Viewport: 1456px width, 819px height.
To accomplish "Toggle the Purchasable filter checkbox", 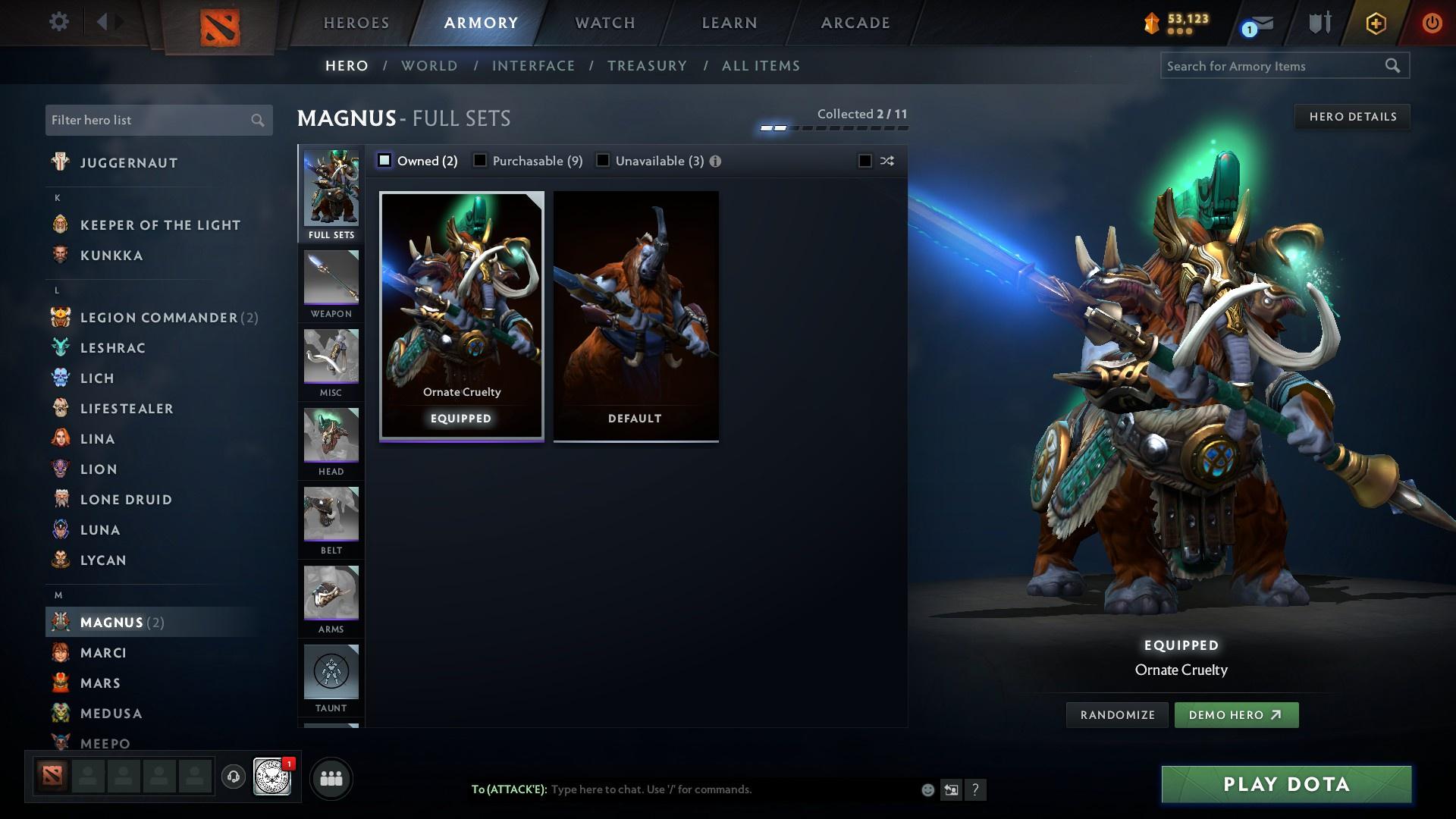I will [480, 161].
